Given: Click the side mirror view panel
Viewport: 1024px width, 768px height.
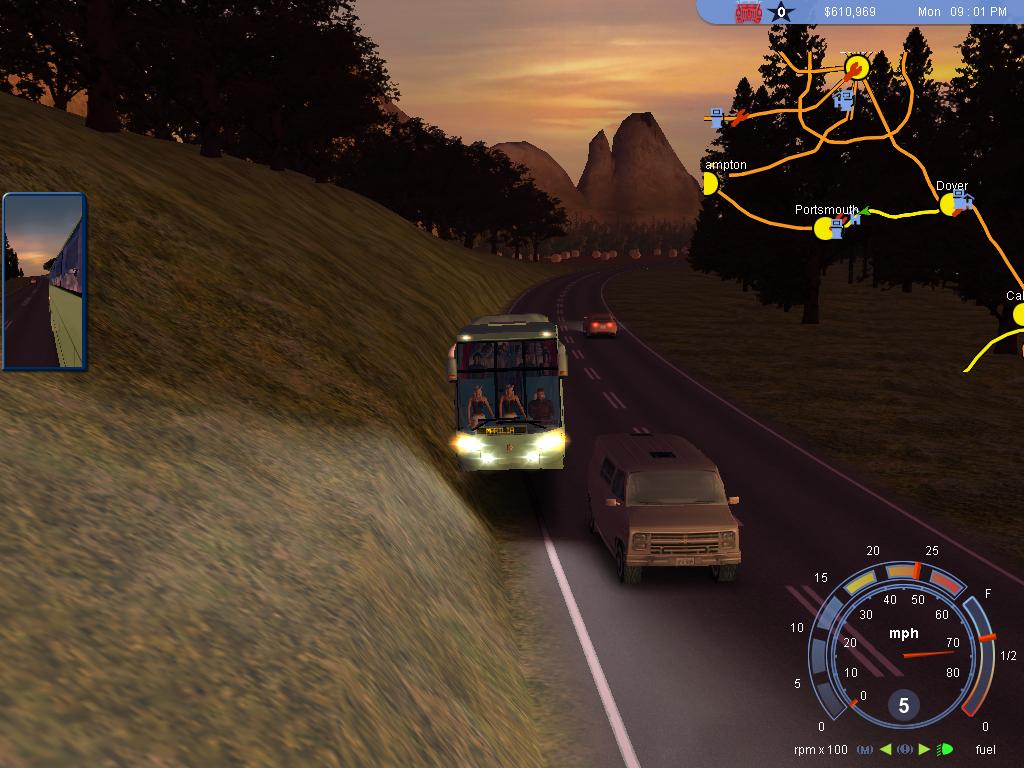Looking at the screenshot, I should point(44,281).
